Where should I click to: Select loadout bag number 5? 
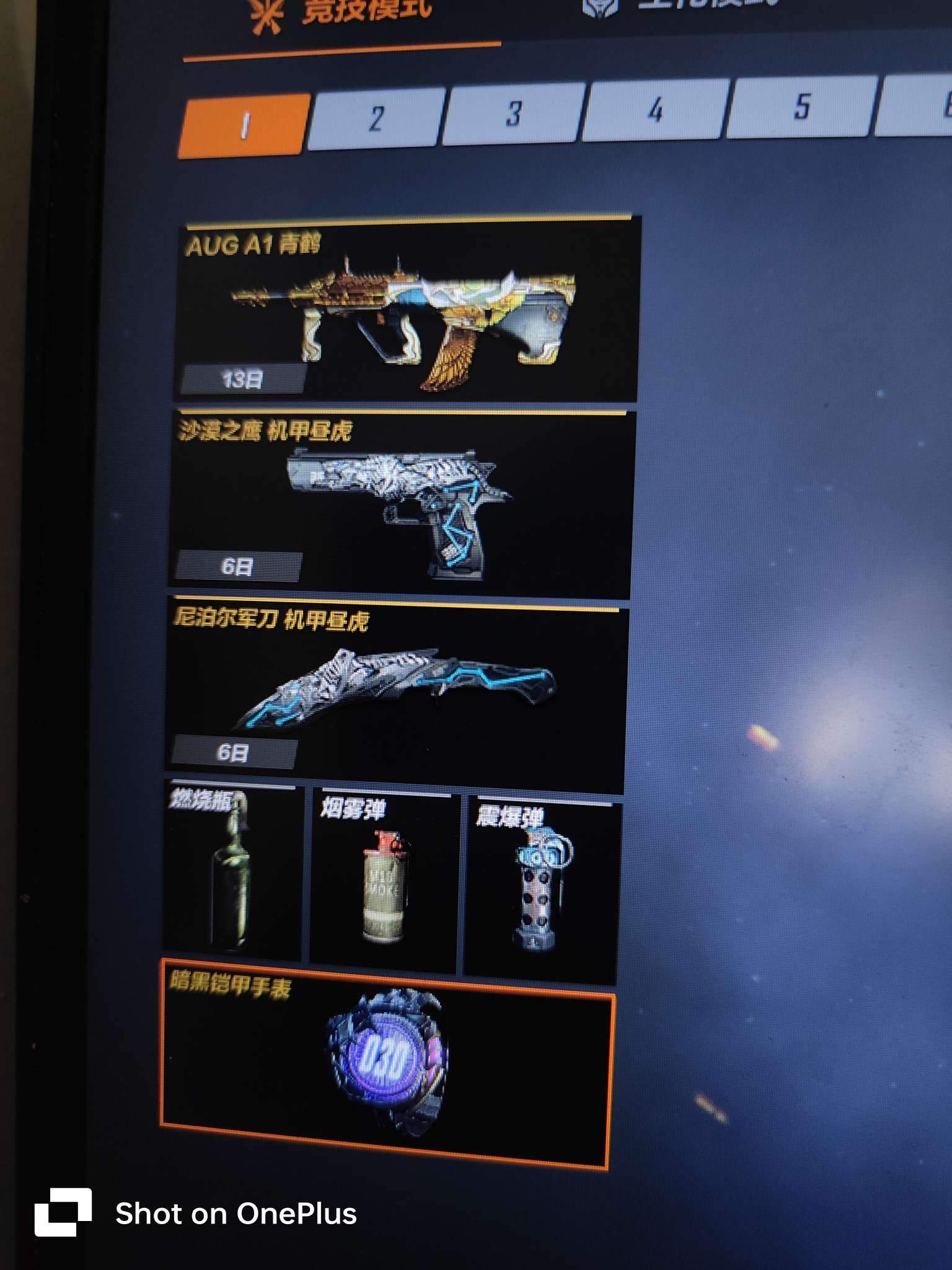tap(801, 105)
